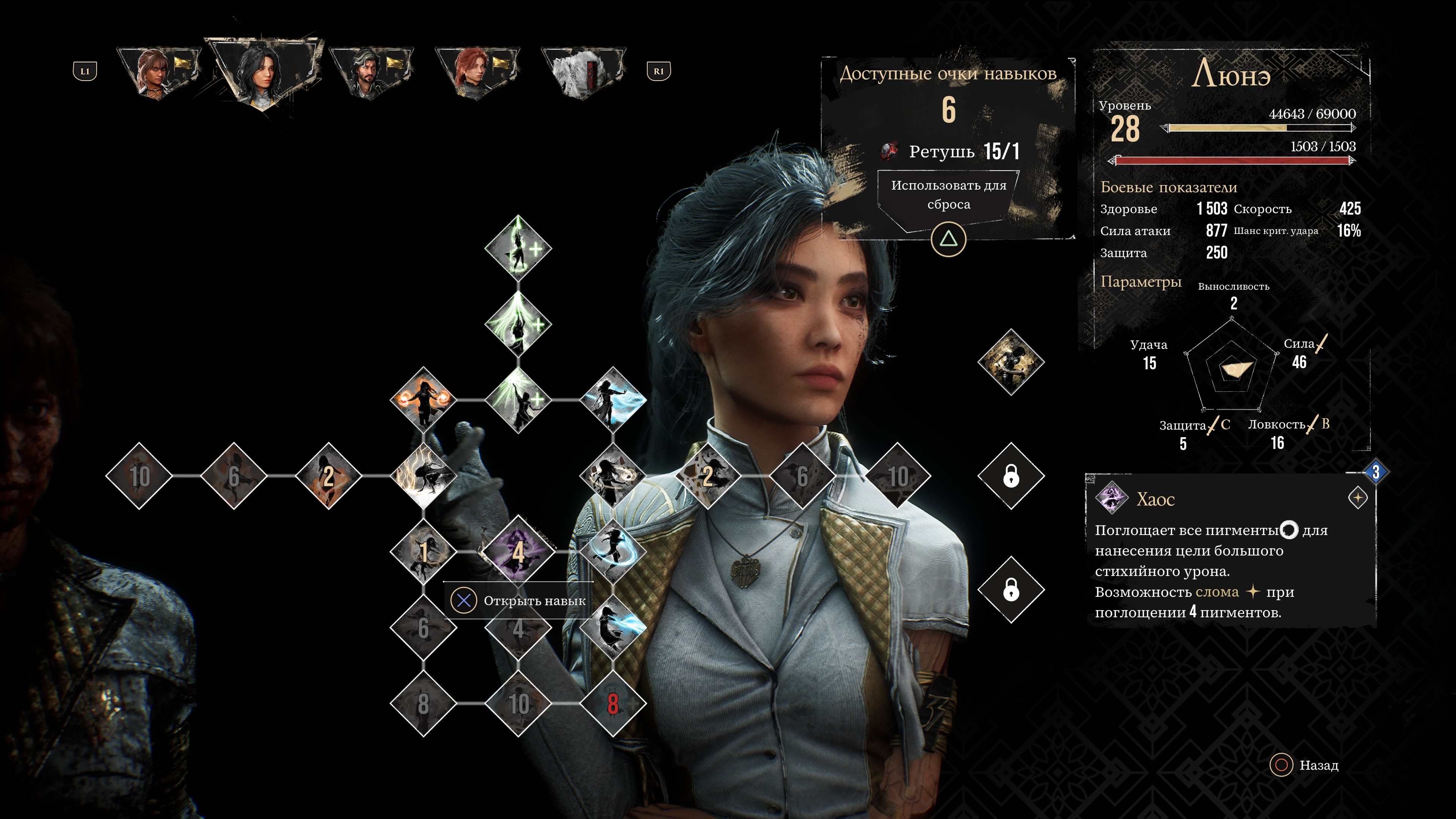Viewport: 1456px width, 819px height.
Task: Choose the topmost green healing skill
Action: (518, 248)
